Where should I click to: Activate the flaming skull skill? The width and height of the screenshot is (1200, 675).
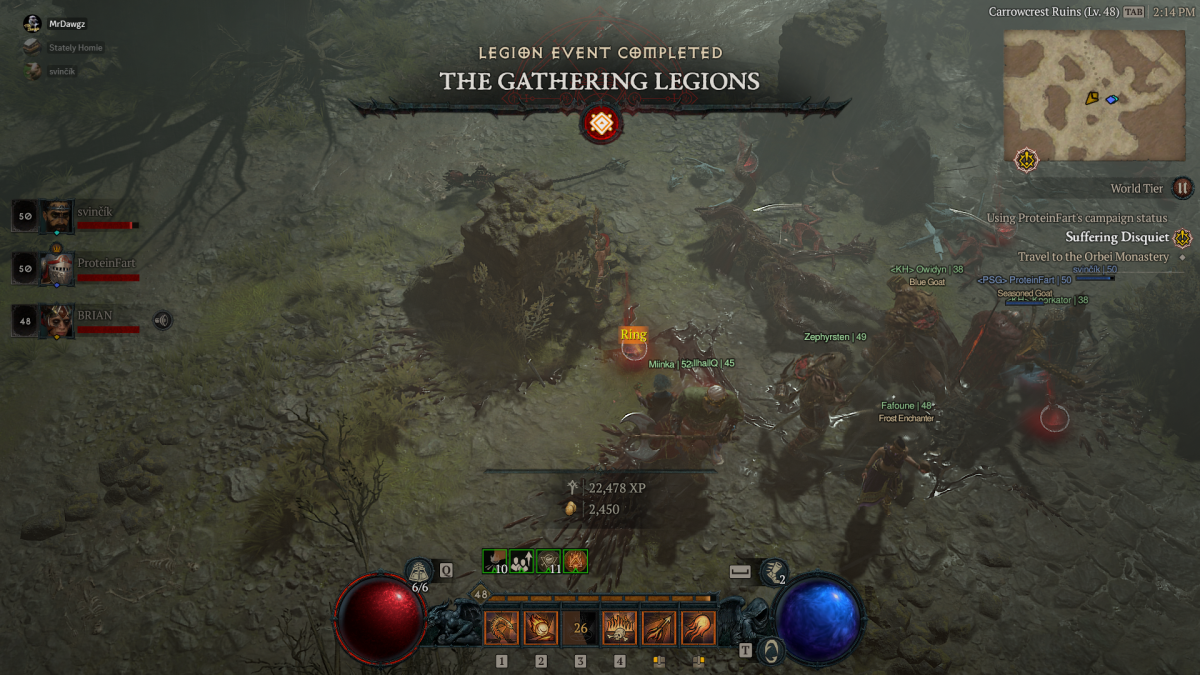point(619,628)
